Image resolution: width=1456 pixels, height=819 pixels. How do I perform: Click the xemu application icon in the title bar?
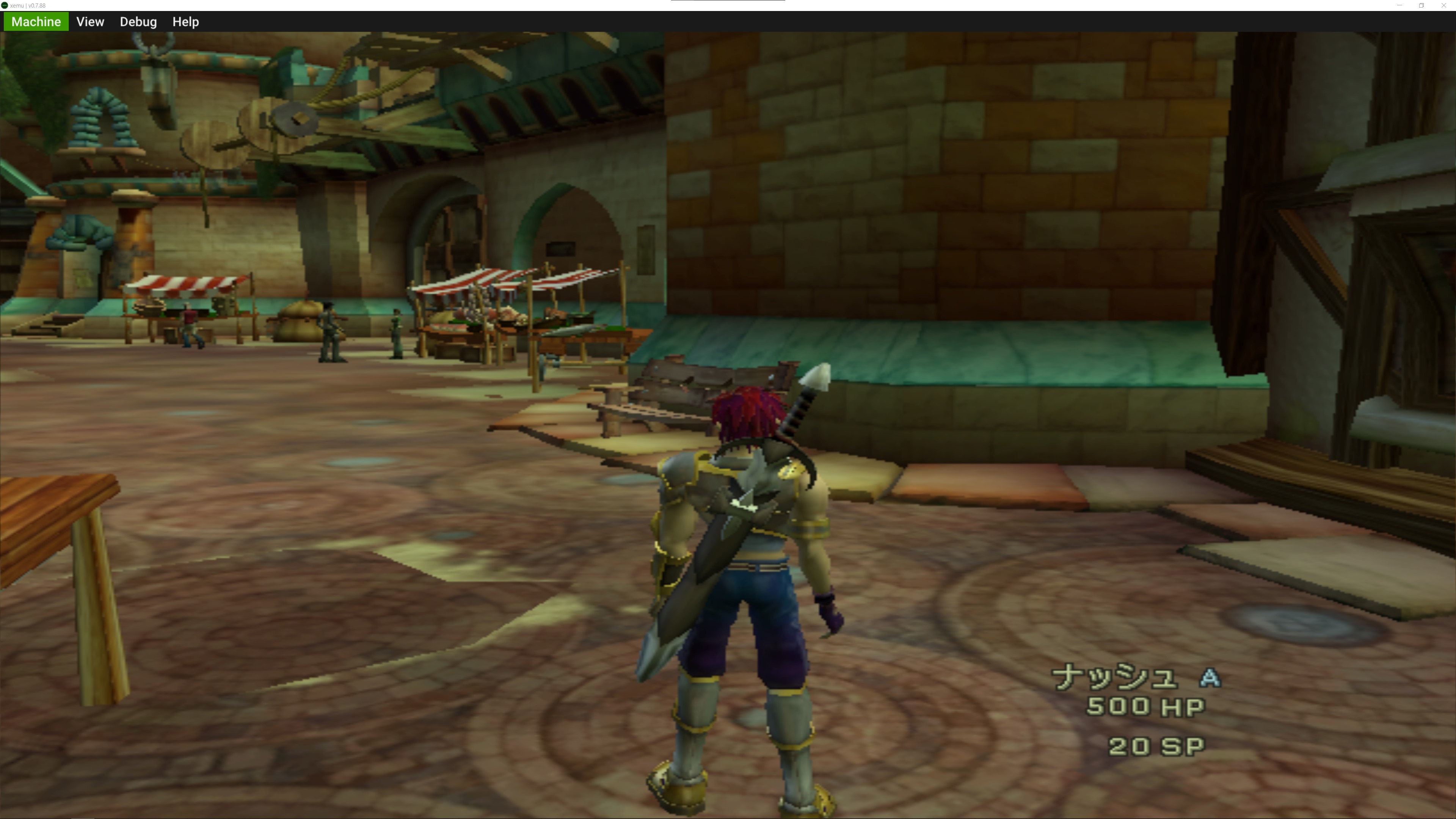pos(5,5)
